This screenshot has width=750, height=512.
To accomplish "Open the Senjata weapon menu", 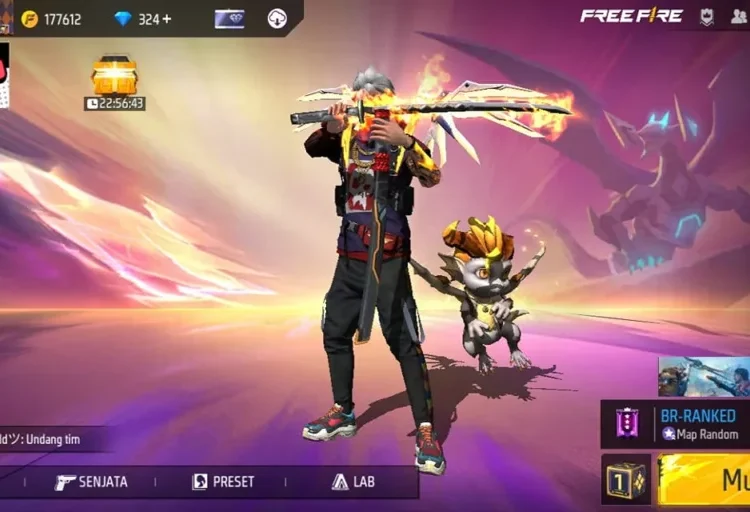I will (91, 482).
